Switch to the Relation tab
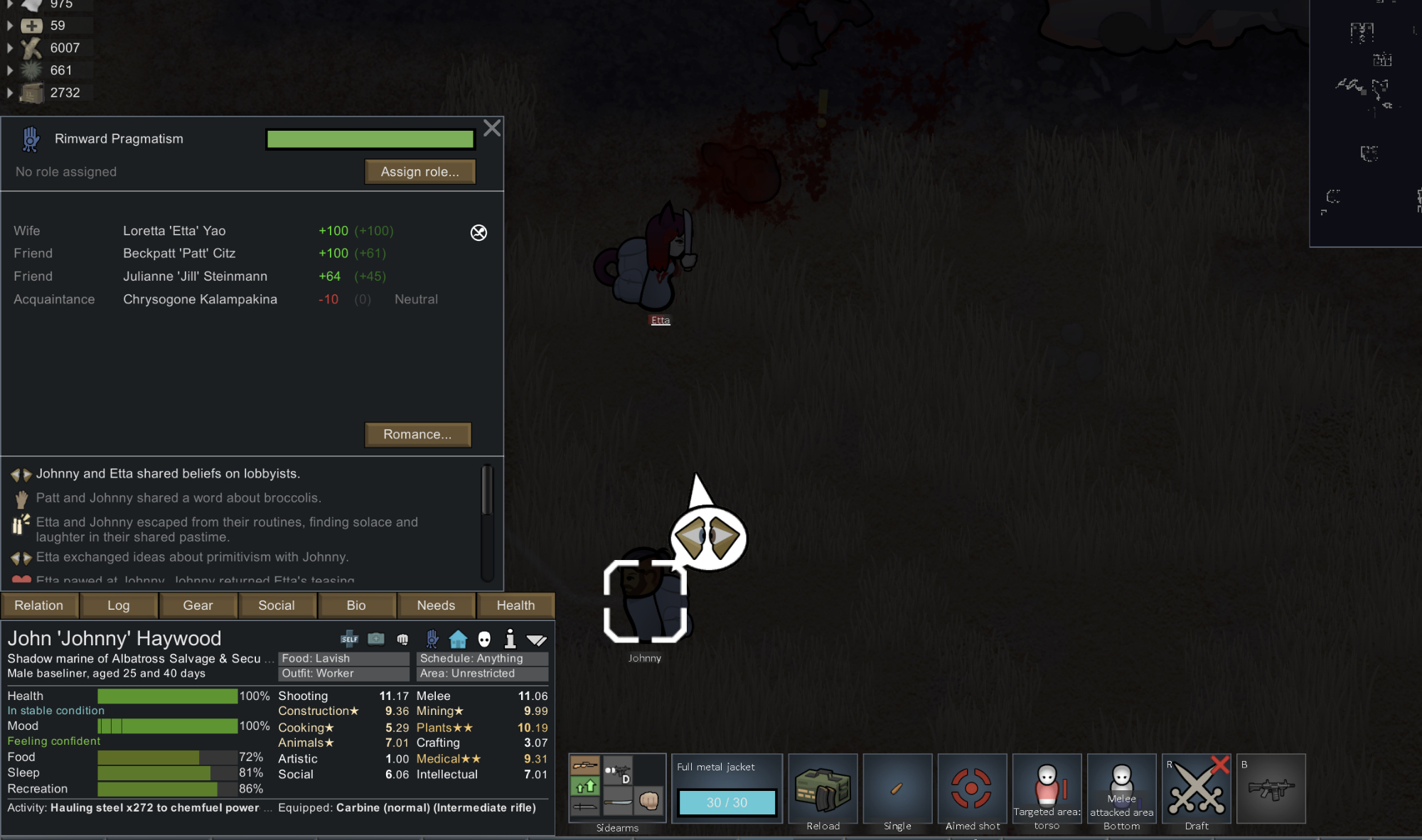This screenshot has height=840, width=1422. pyautogui.click(x=39, y=605)
